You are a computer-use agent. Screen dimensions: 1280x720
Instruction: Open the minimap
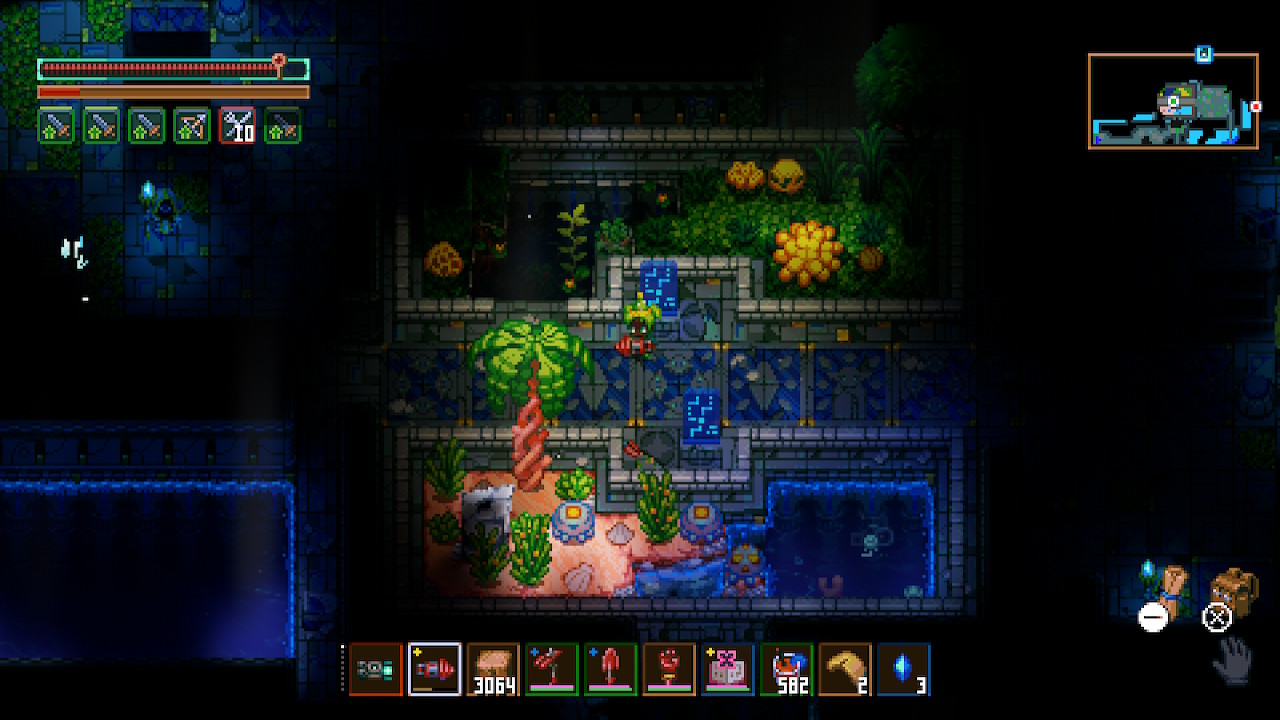[x=1173, y=101]
